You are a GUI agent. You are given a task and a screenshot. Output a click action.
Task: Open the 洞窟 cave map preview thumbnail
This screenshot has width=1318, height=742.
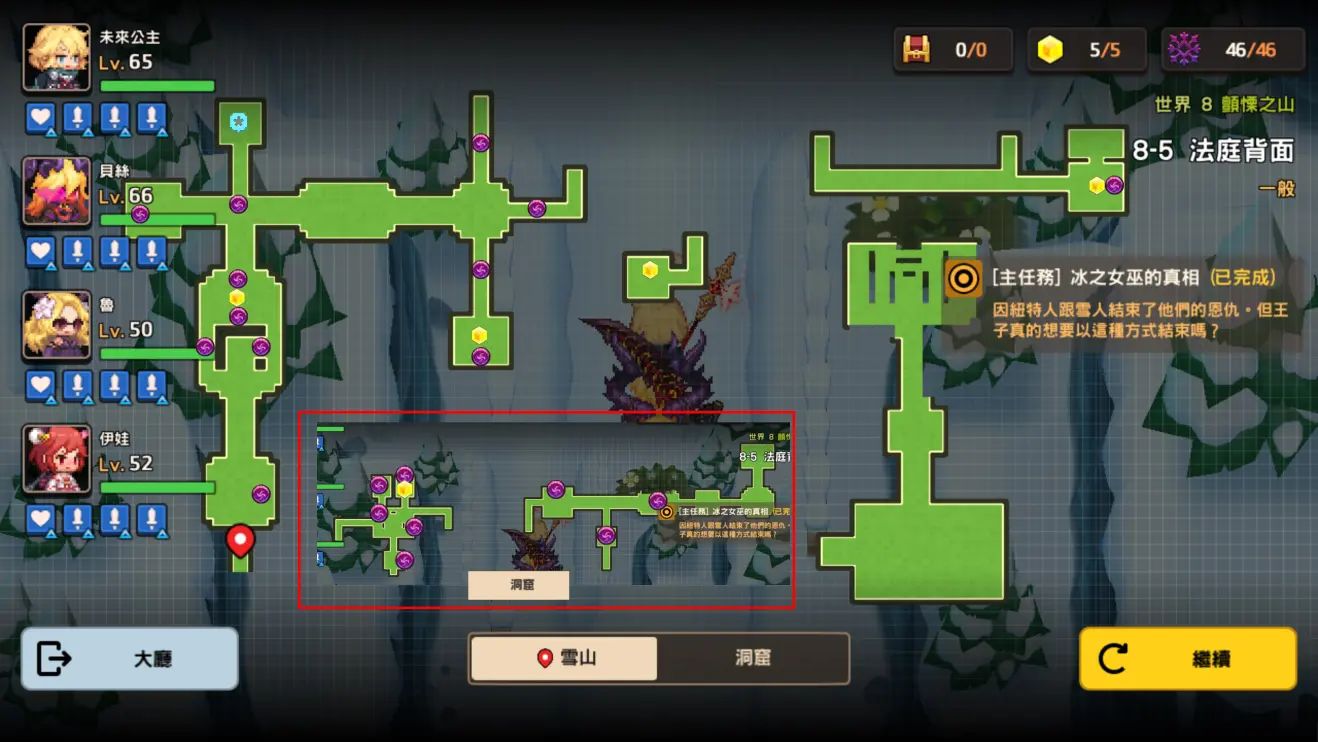tap(546, 509)
